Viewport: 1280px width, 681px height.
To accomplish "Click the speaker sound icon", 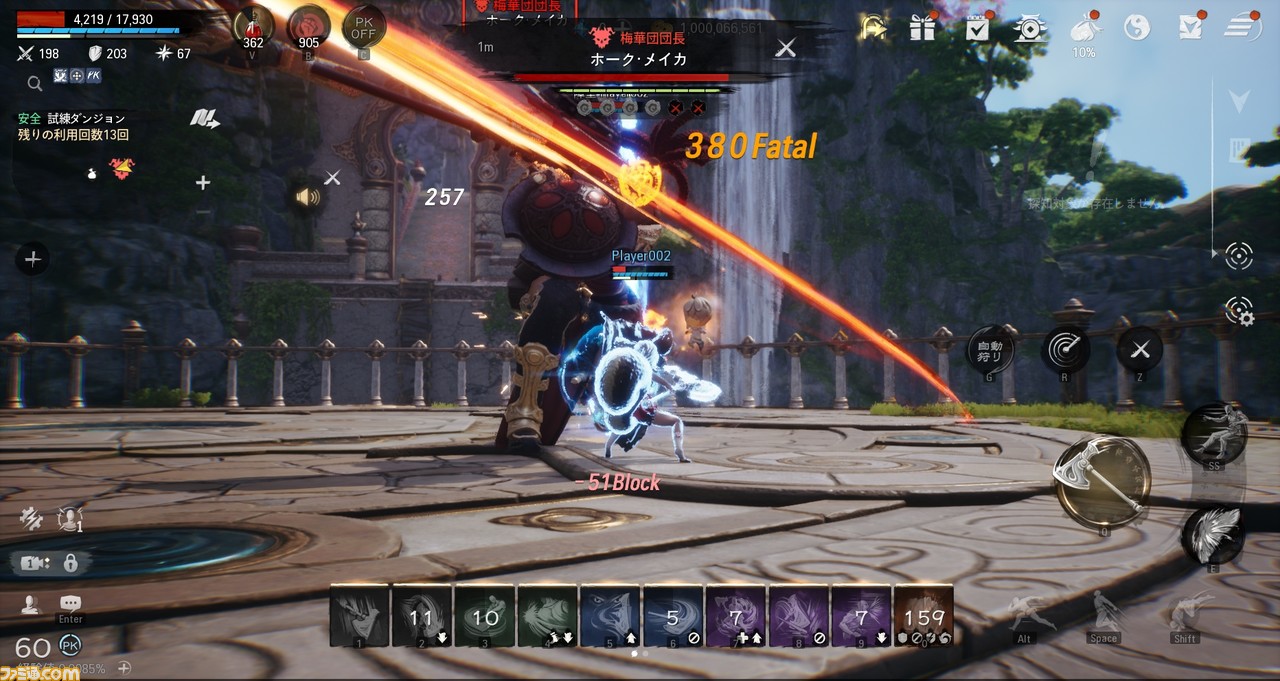I will point(307,197).
